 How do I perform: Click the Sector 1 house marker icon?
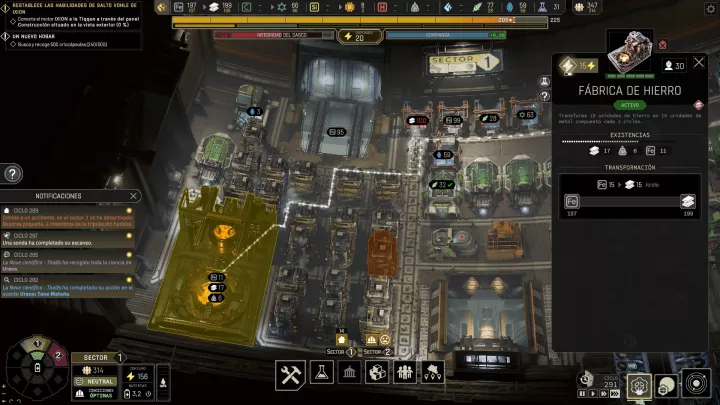coord(341,339)
